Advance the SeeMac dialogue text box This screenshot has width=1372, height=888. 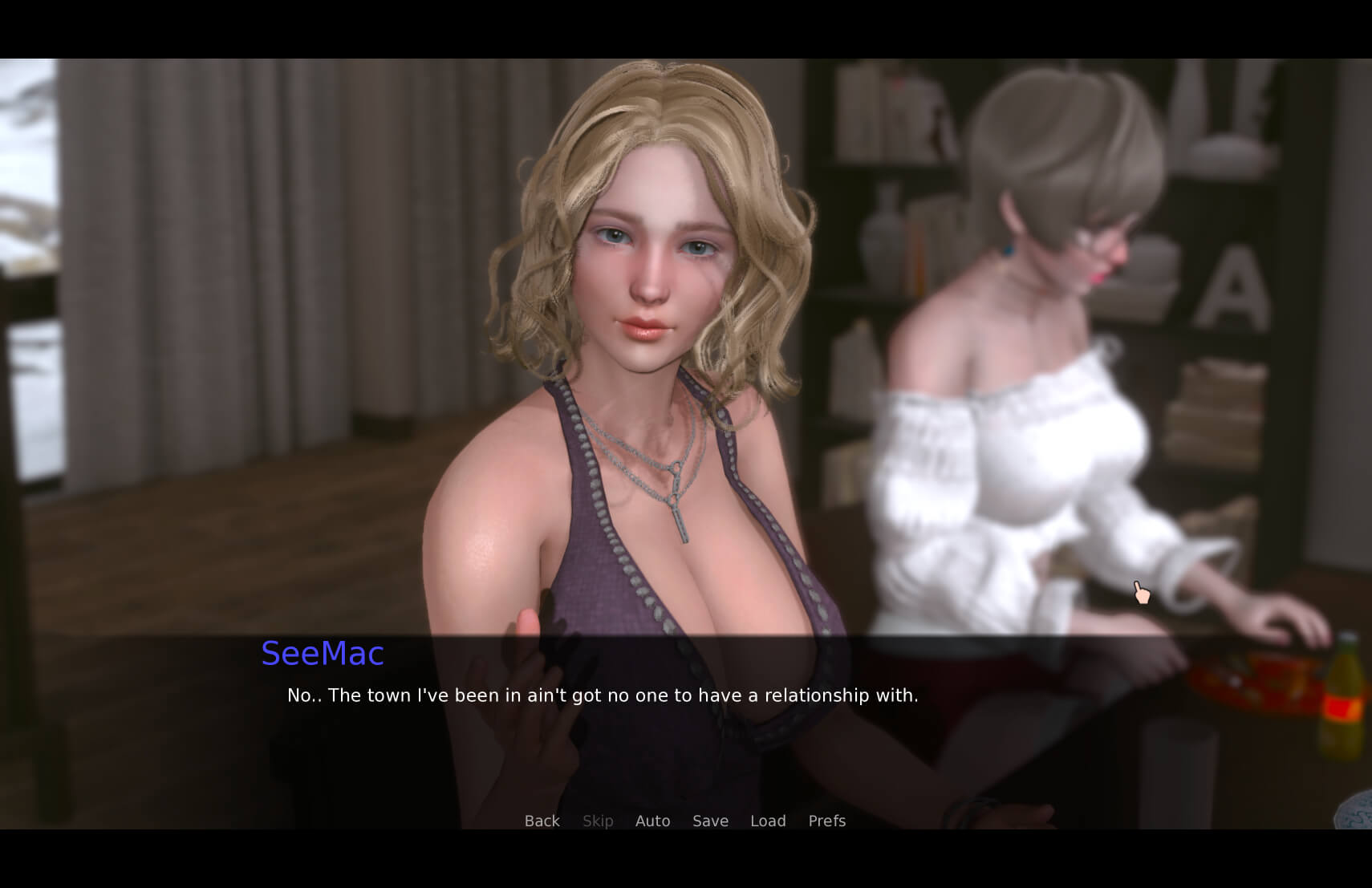point(602,695)
